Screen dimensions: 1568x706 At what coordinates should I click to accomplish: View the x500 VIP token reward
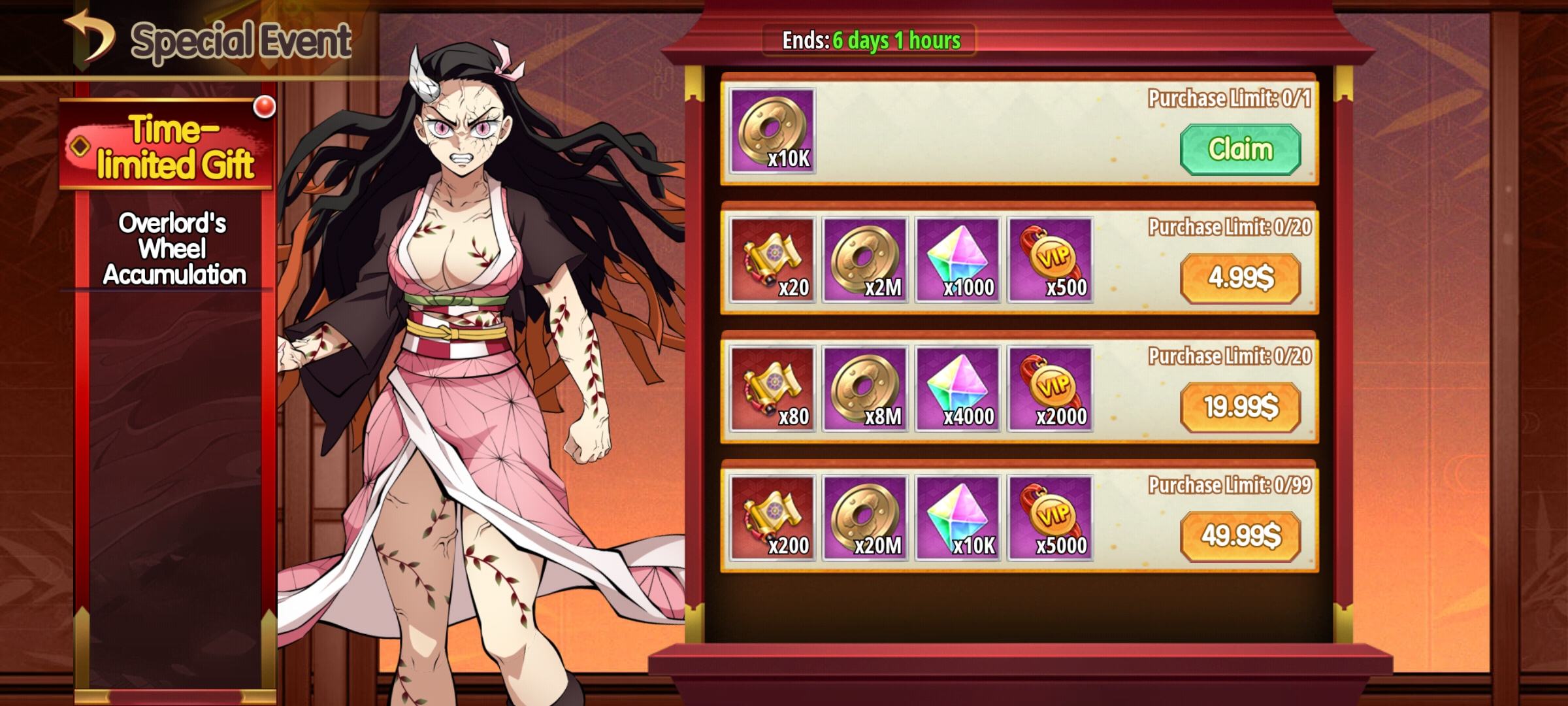click(x=1051, y=260)
